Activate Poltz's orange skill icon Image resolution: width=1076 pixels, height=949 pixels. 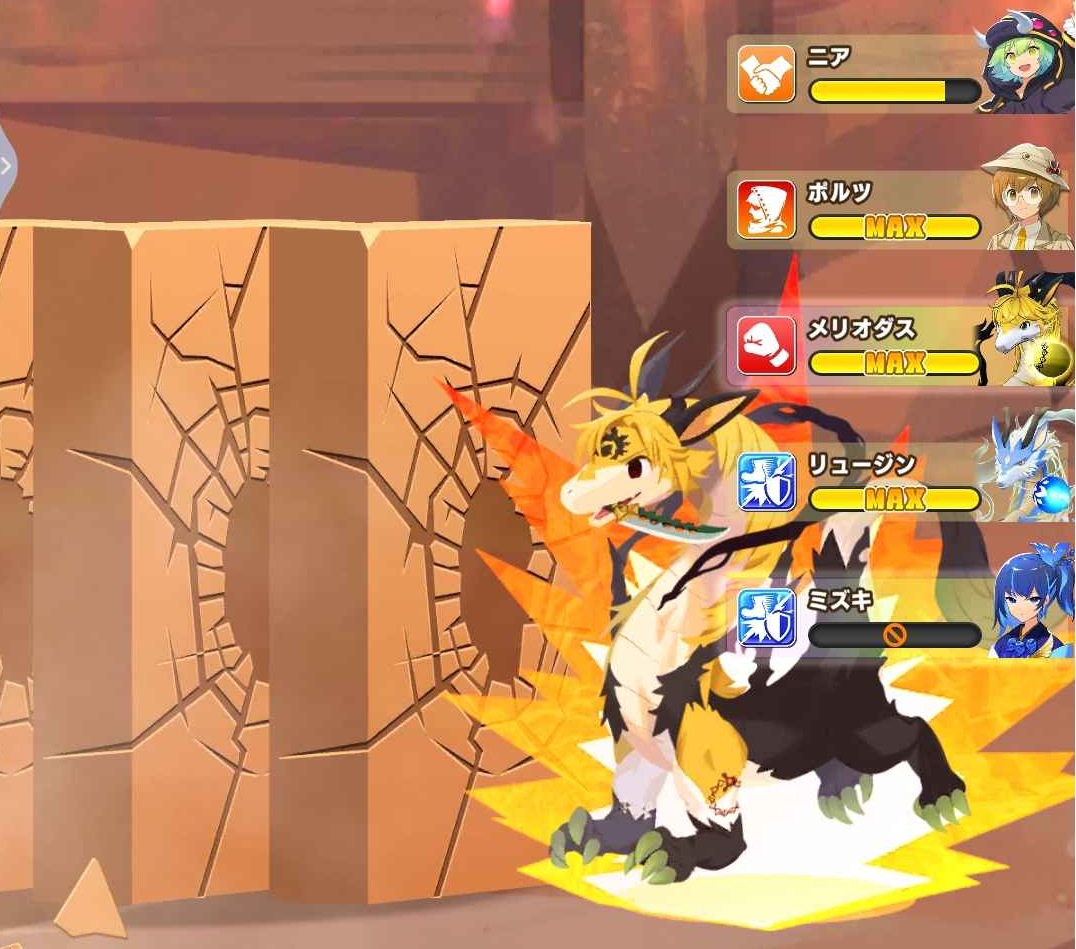(x=766, y=209)
